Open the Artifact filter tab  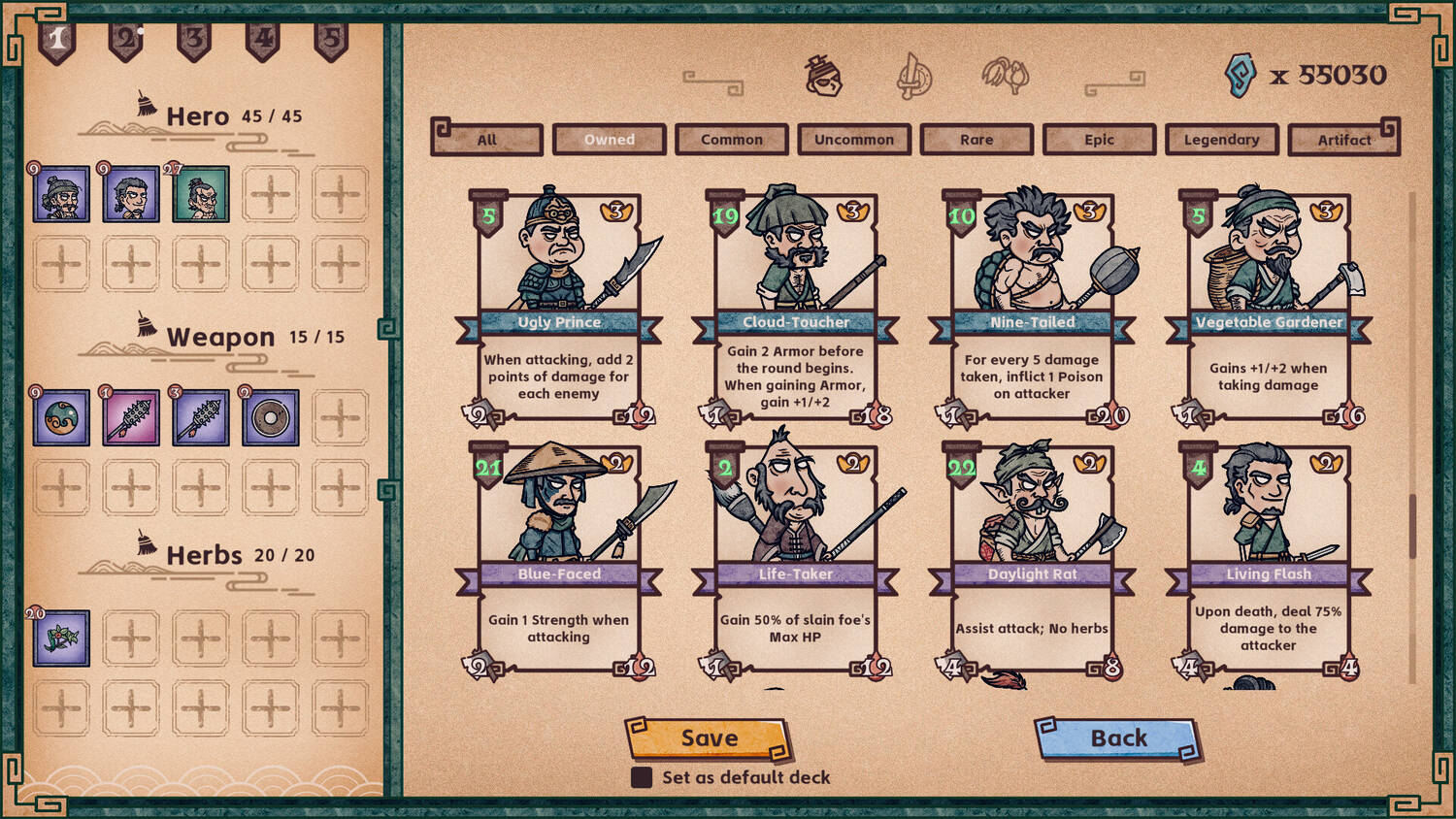[x=1343, y=140]
